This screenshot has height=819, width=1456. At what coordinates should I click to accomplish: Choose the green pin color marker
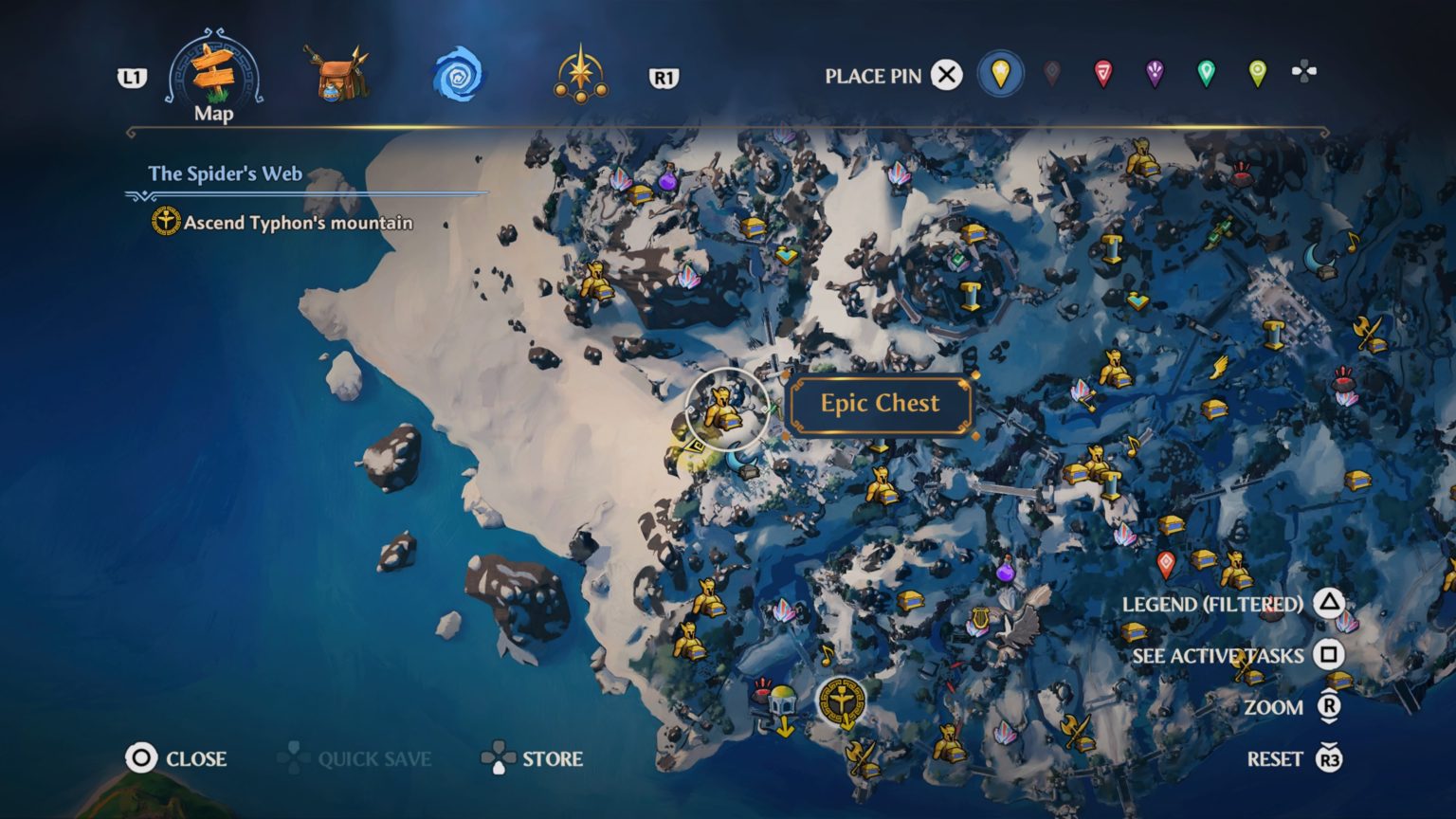(1204, 74)
